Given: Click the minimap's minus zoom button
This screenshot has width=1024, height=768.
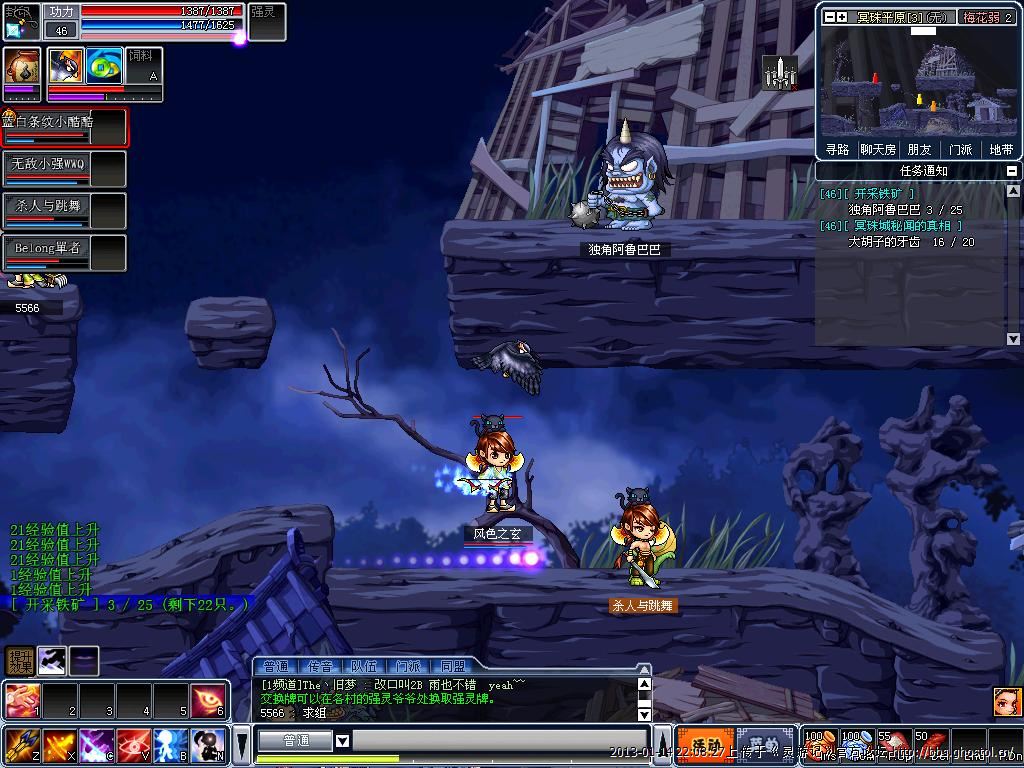Looking at the screenshot, I should 828,17.
